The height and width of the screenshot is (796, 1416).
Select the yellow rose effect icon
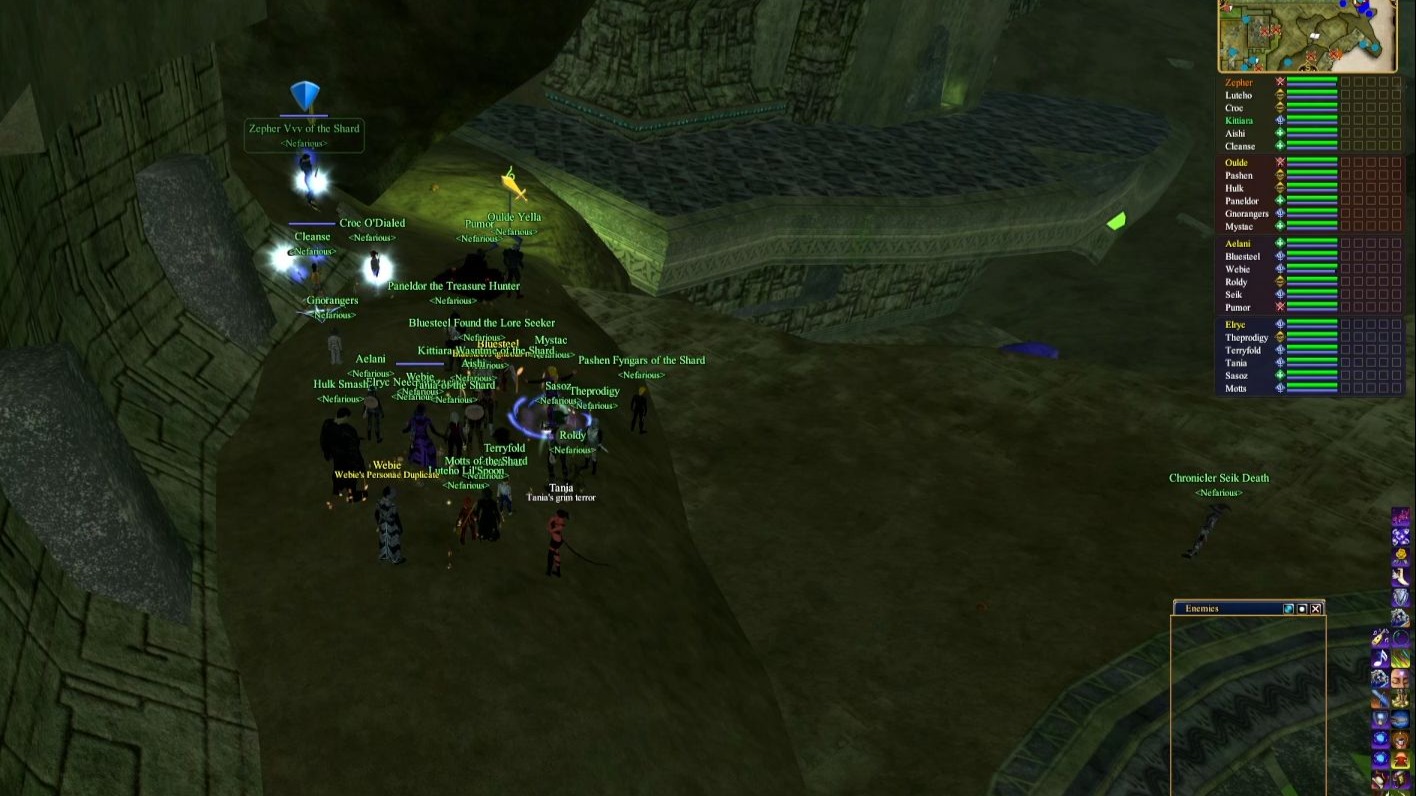pos(1400,555)
